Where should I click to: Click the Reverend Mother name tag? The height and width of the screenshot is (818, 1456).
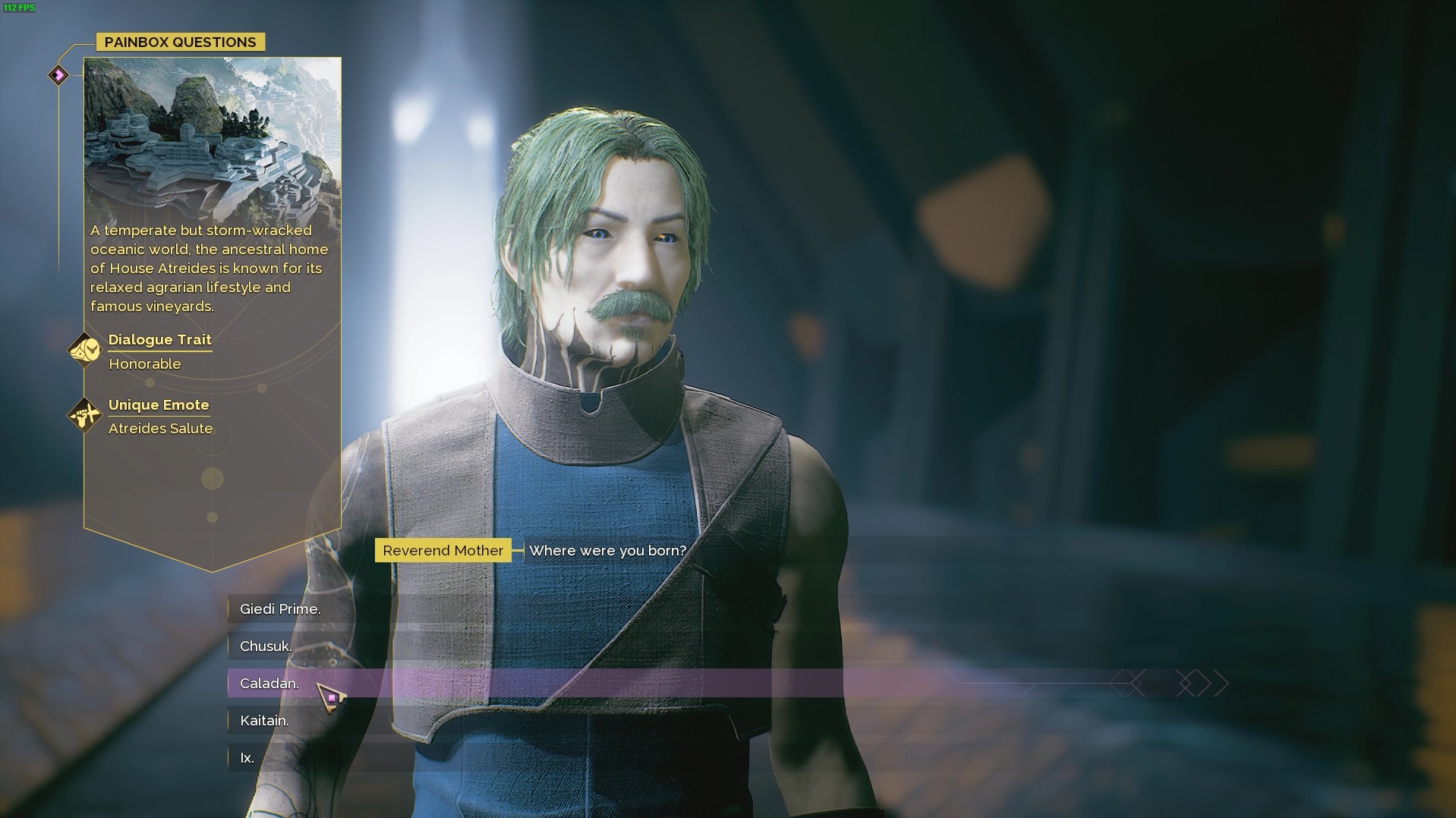click(x=443, y=550)
